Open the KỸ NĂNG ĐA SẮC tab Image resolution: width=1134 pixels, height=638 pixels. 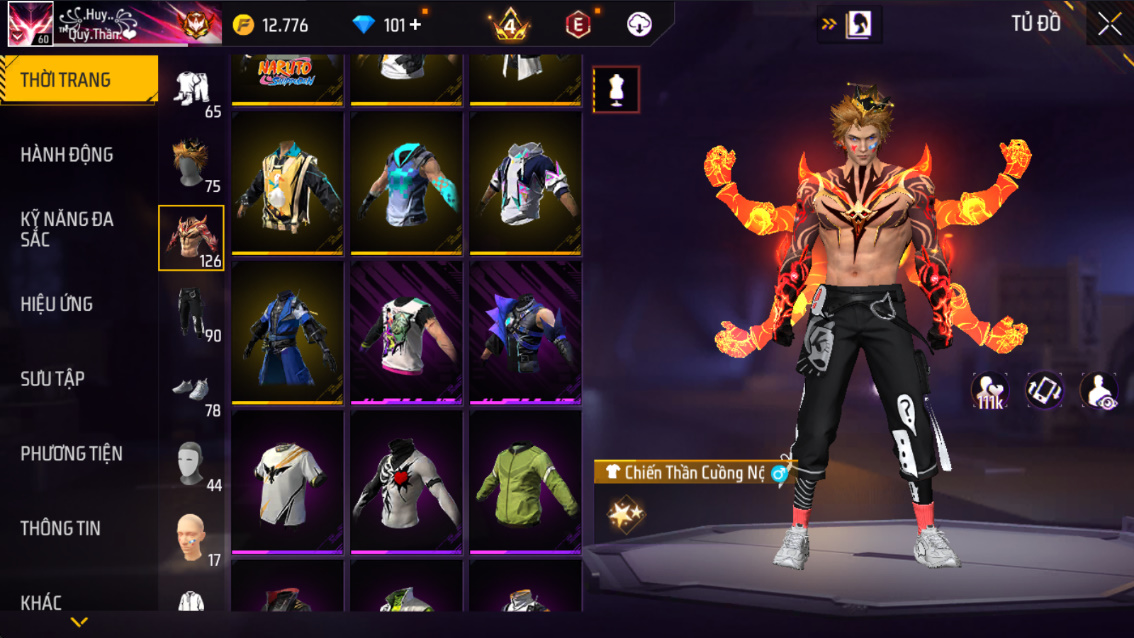[67, 229]
